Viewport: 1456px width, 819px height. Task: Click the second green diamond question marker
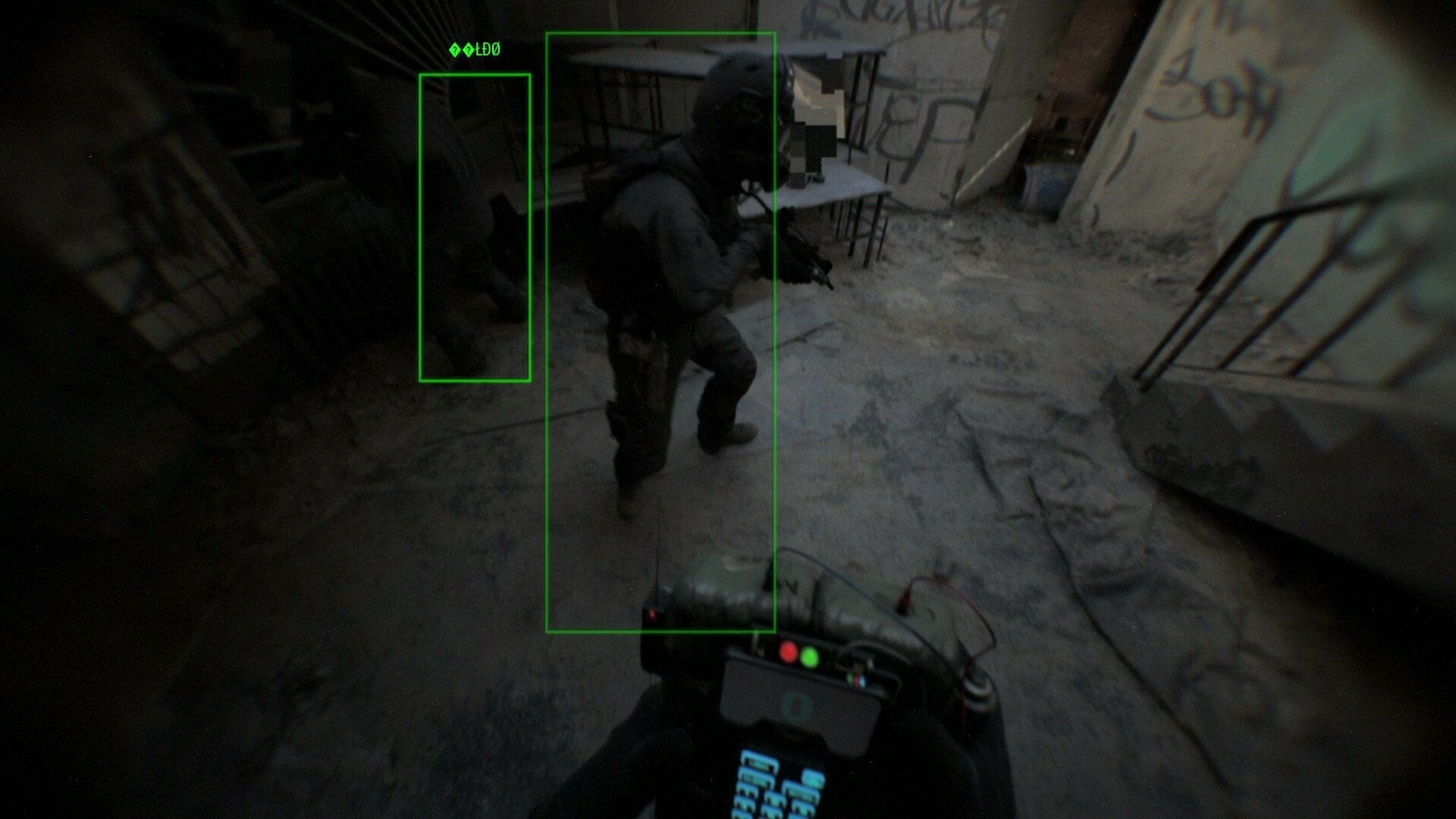coord(469,50)
